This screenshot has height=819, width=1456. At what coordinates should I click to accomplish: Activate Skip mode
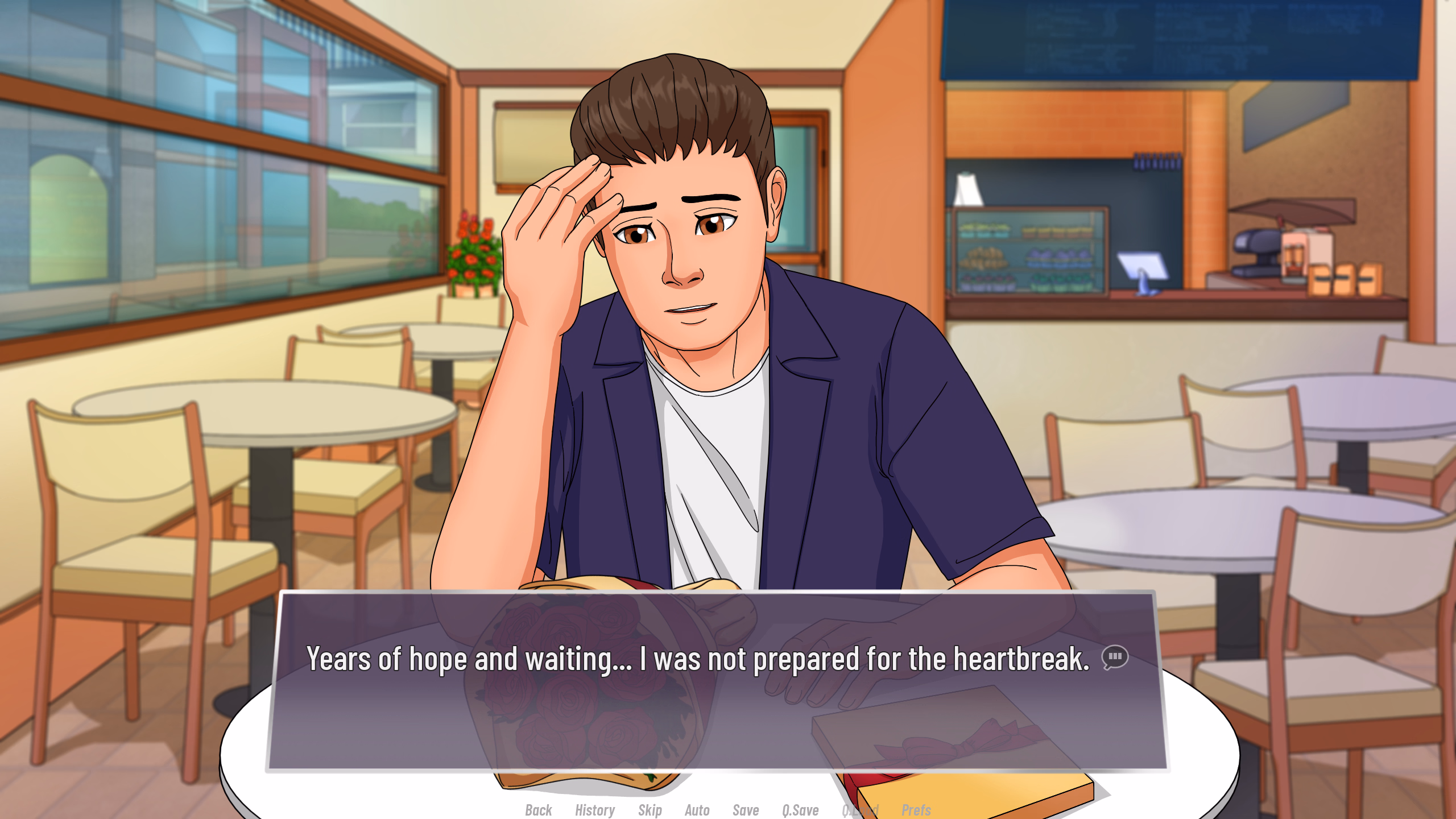tap(650, 809)
